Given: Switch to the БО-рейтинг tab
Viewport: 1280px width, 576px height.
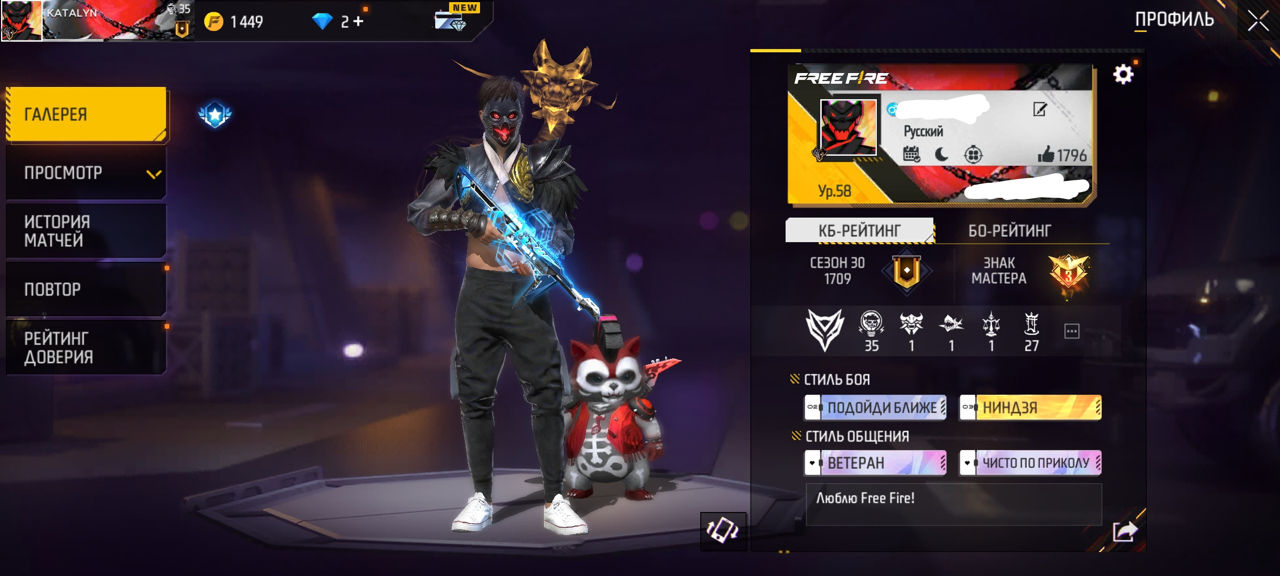Looking at the screenshot, I should (x=1009, y=231).
